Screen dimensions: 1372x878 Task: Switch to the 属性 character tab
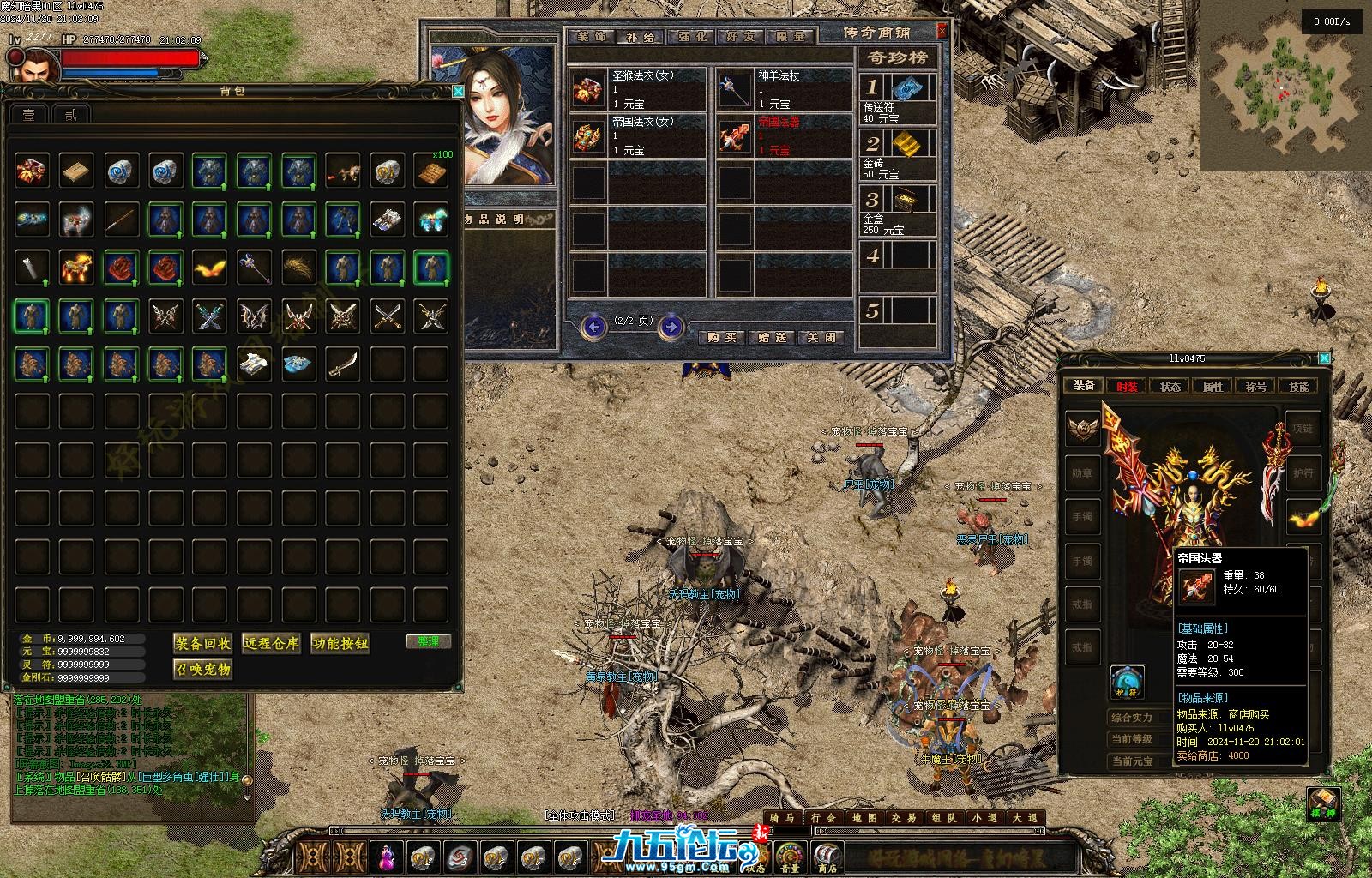[1213, 386]
